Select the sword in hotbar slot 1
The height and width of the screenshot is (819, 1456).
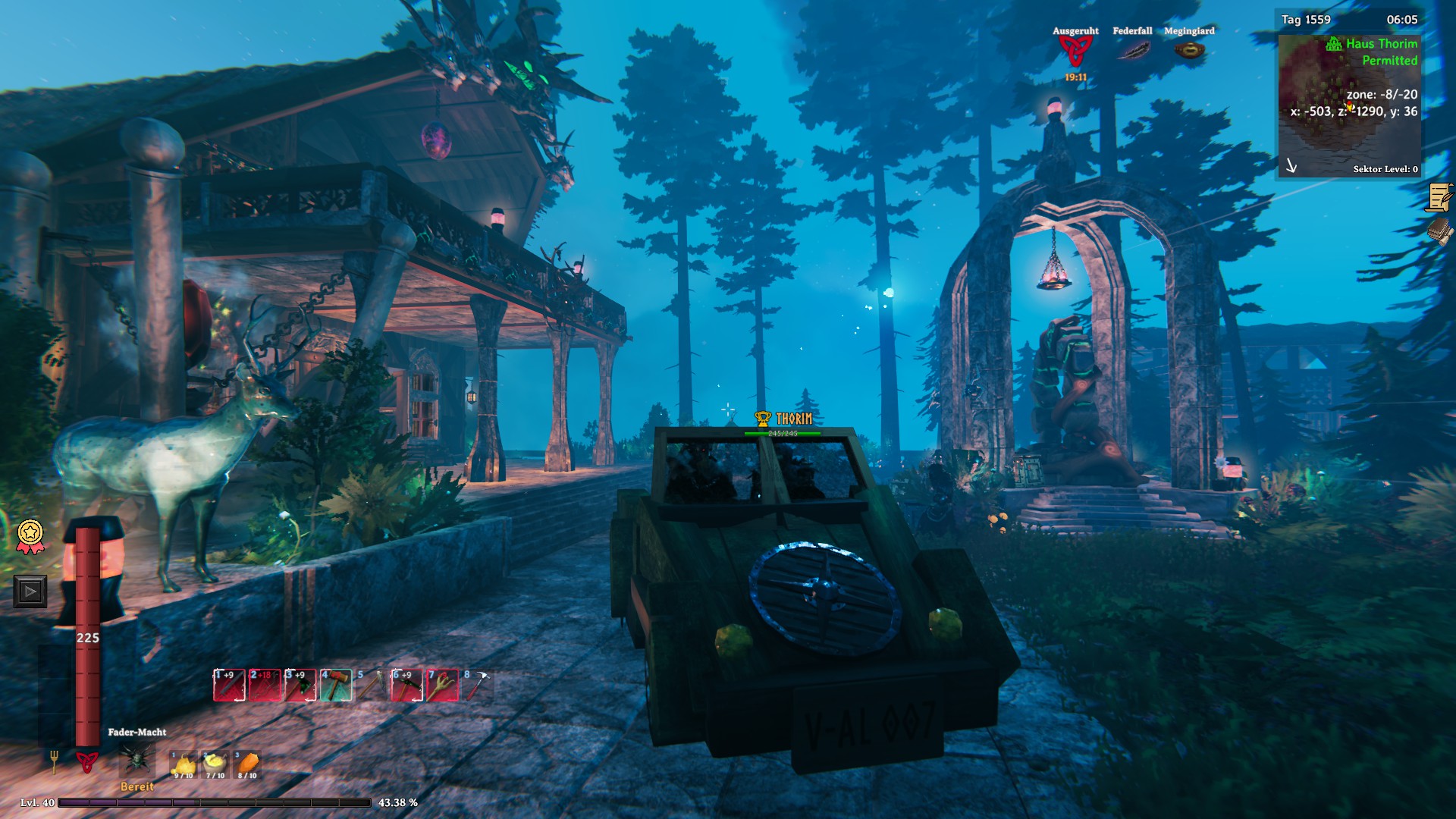229,686
